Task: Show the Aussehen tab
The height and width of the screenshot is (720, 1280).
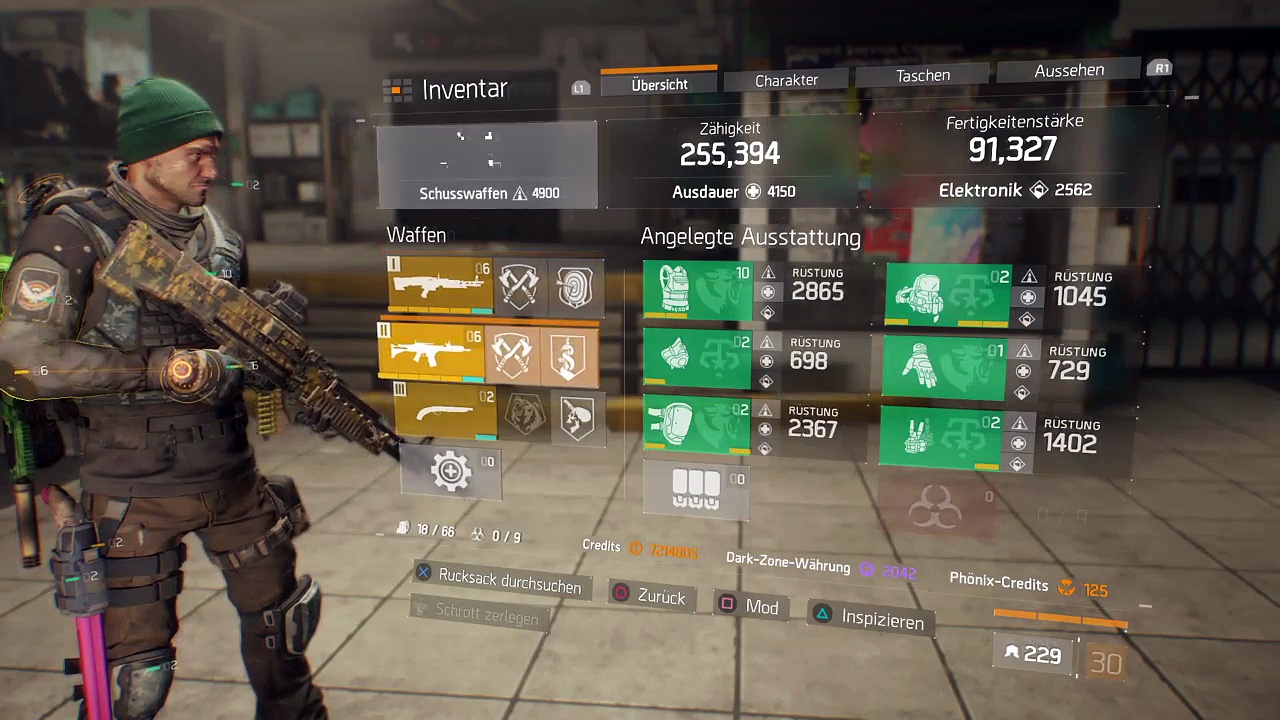Action: (x=1069, y=71)
